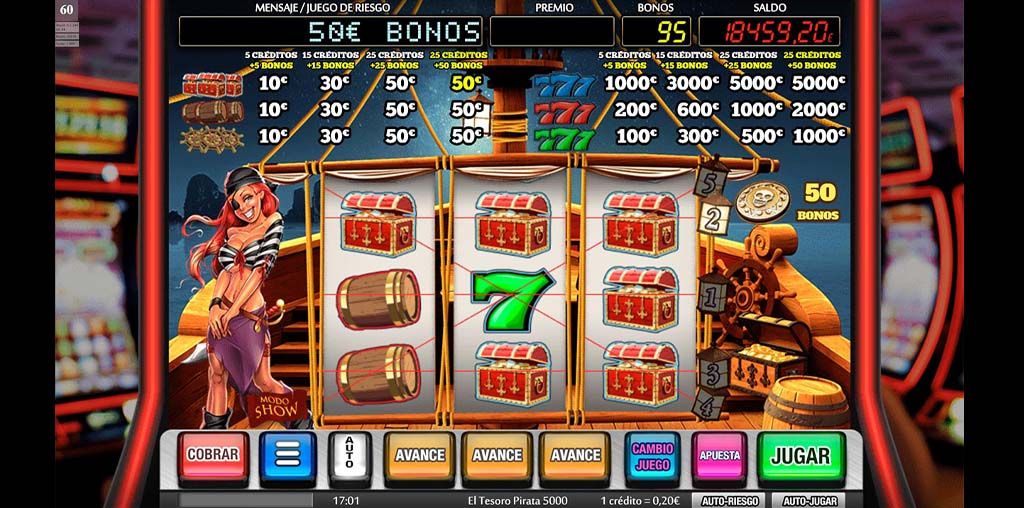Activate the AUTO-JUGAR option
1024x508 pixels.
(808, 500)
